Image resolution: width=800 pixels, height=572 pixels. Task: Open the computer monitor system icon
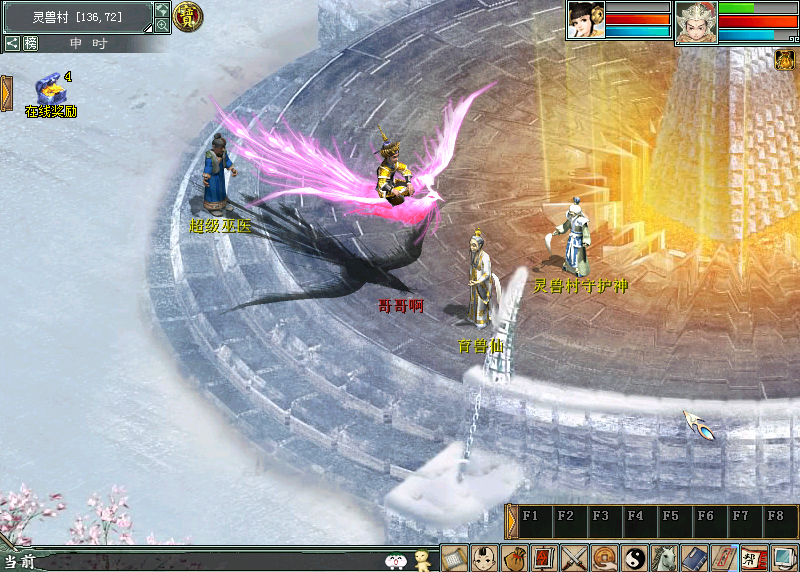point(784,557)
